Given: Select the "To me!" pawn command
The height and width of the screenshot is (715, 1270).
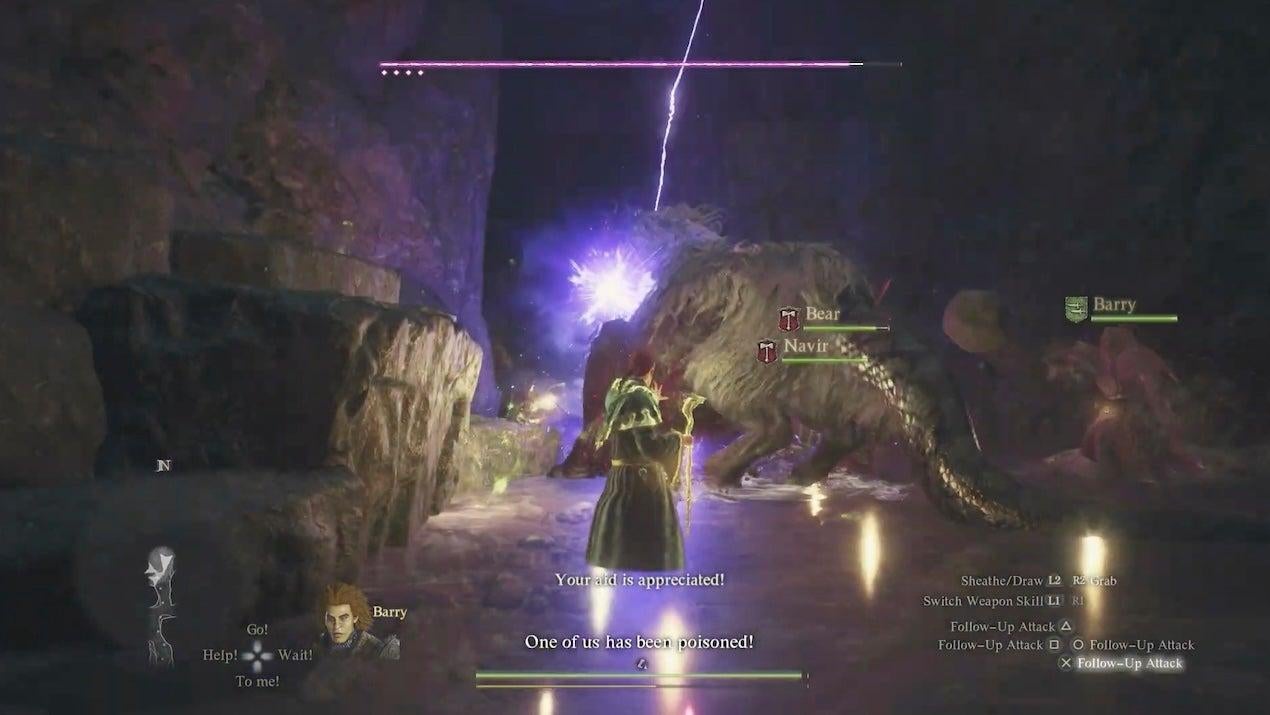Looking at the screenshot, I should point(257,681).
